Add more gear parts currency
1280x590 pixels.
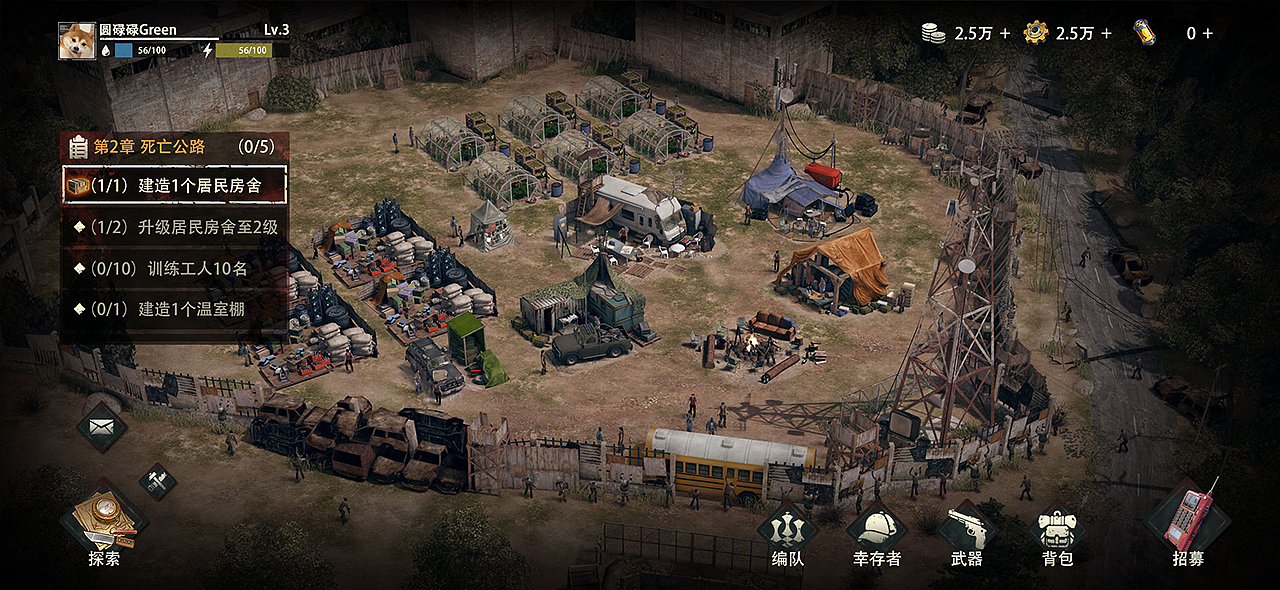[x=1105, y=33]
